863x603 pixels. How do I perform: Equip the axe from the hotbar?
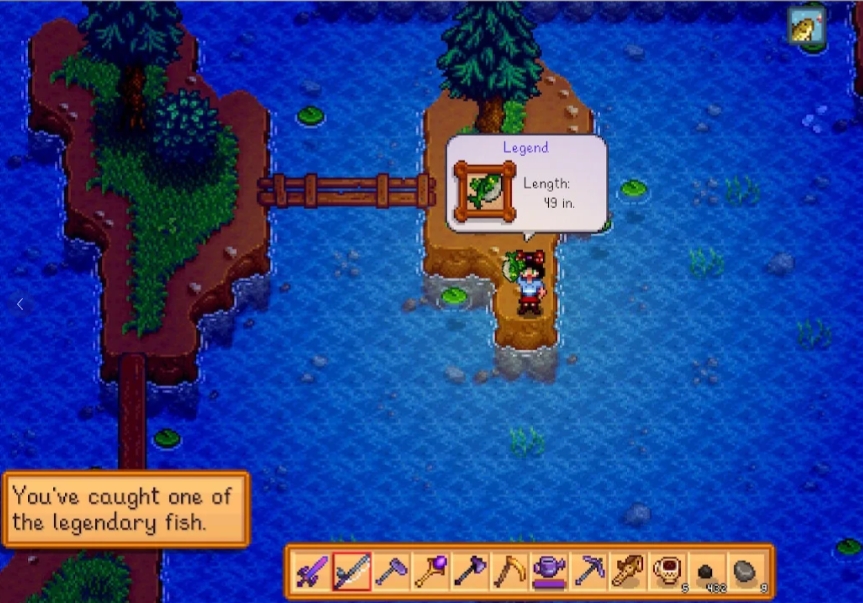tap(470, 572)
